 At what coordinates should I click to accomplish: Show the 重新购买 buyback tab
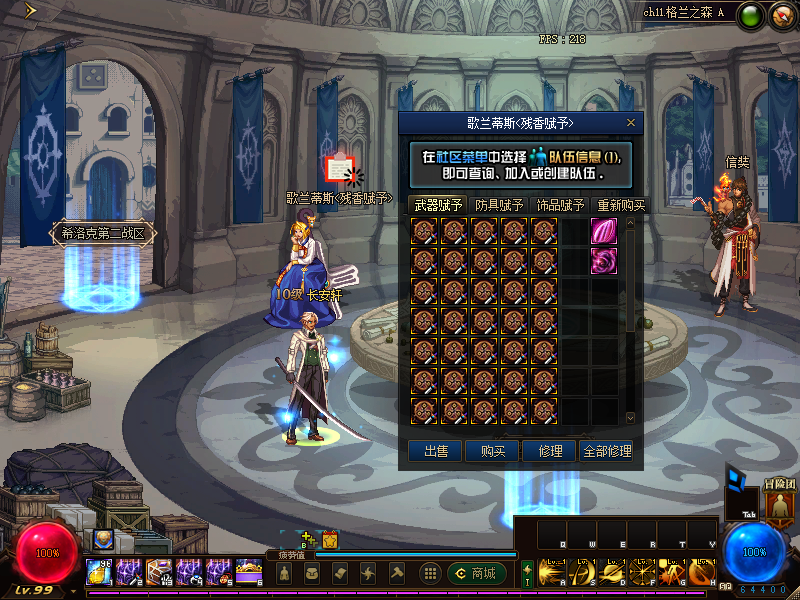click(620, 205)
